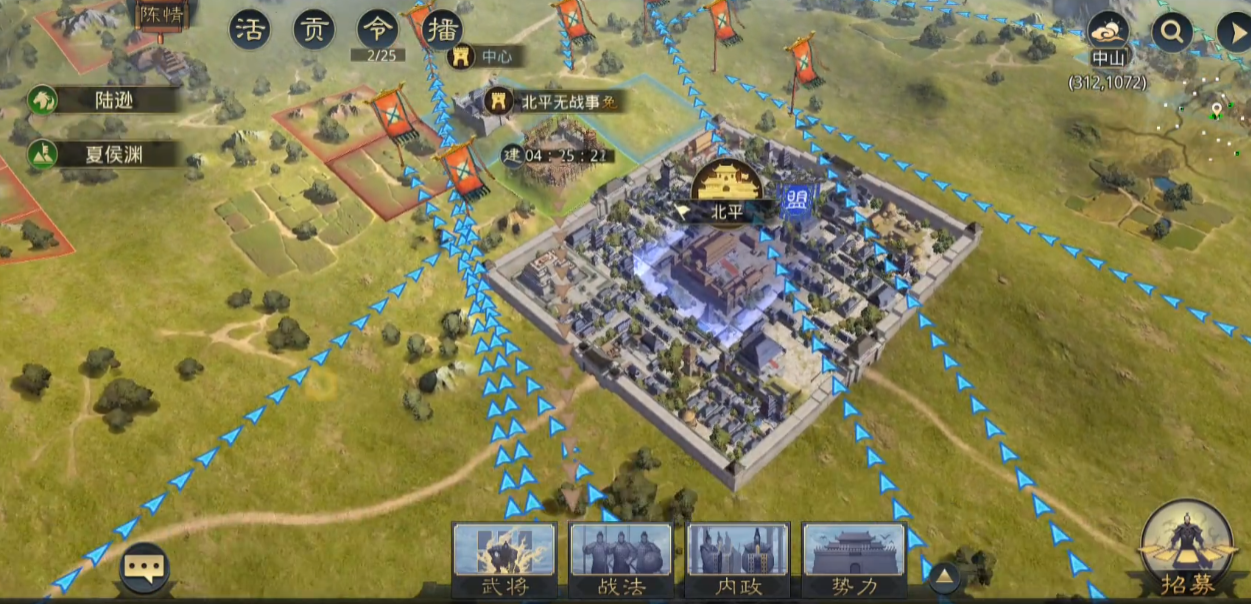Open the 贡 tribute button

[314, 30]
